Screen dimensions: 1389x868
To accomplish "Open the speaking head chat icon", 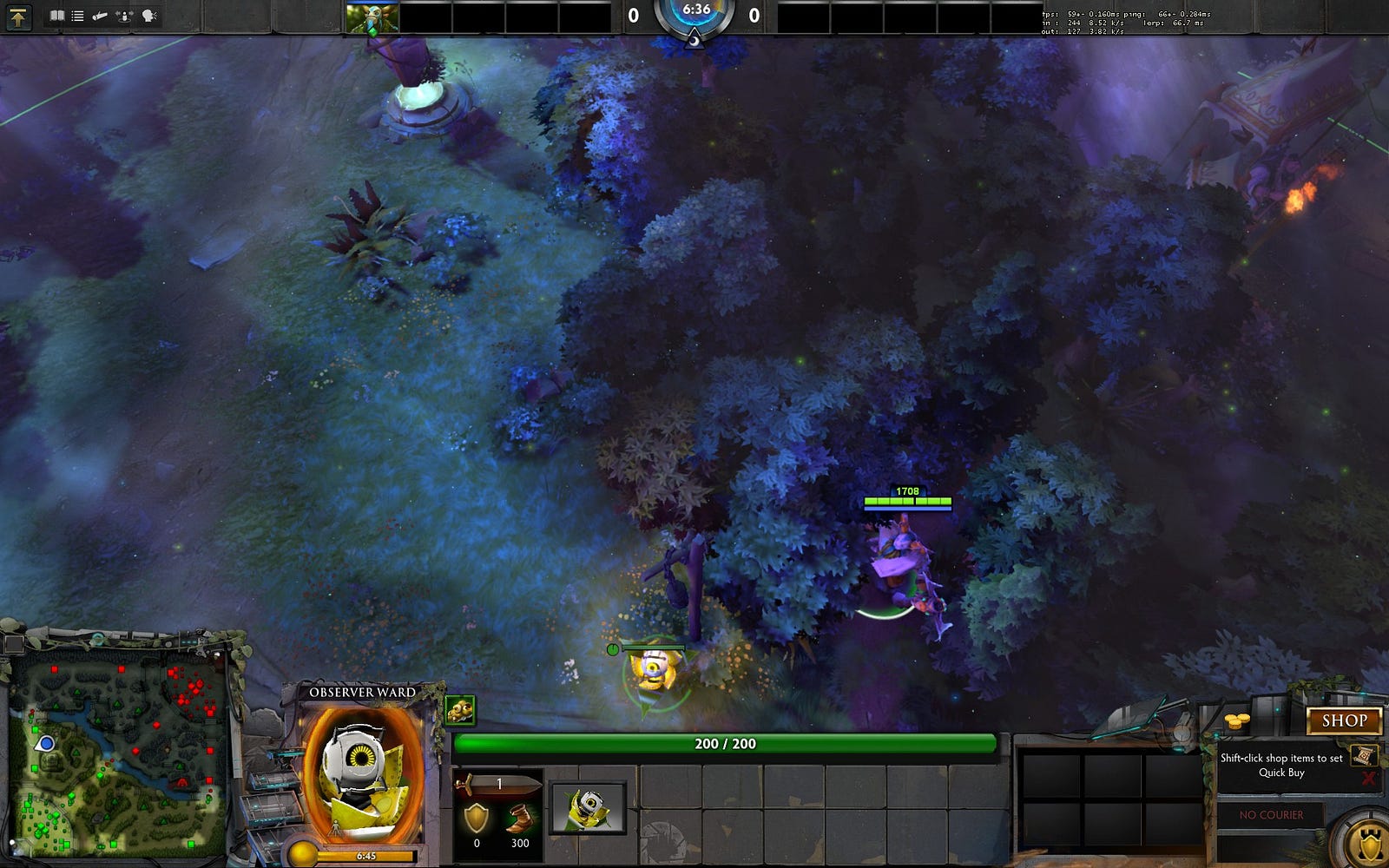I will pos(149,16).
